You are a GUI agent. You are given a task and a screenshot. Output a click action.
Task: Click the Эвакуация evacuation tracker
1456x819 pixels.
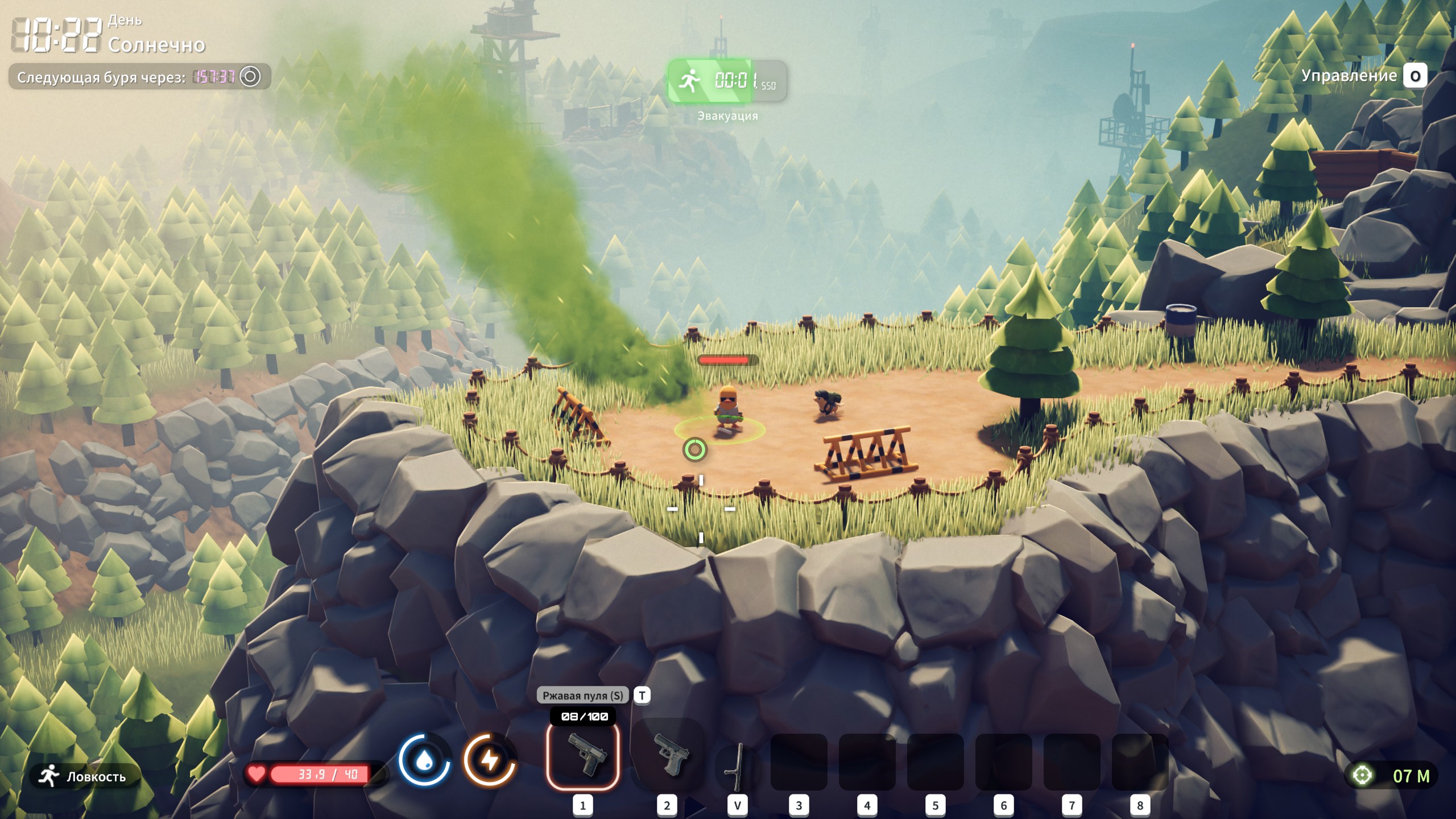[727, 82]
